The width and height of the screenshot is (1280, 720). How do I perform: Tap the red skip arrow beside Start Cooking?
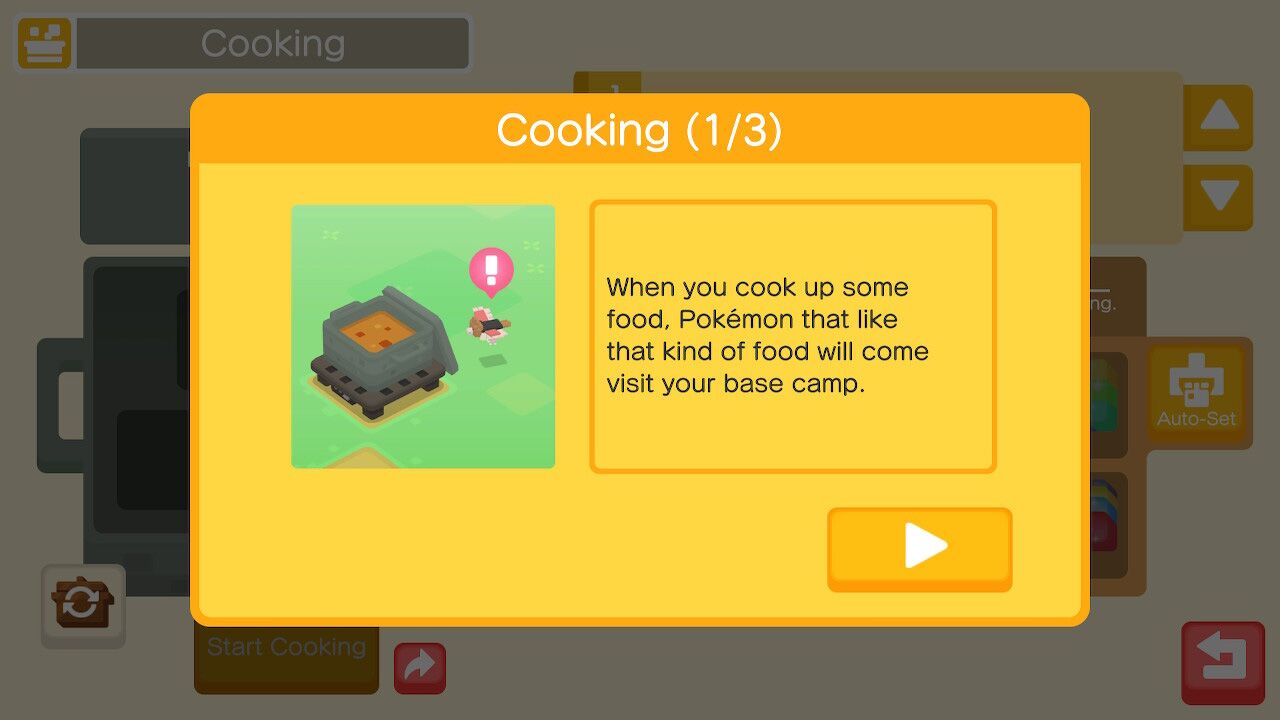[x=420, y=666]
